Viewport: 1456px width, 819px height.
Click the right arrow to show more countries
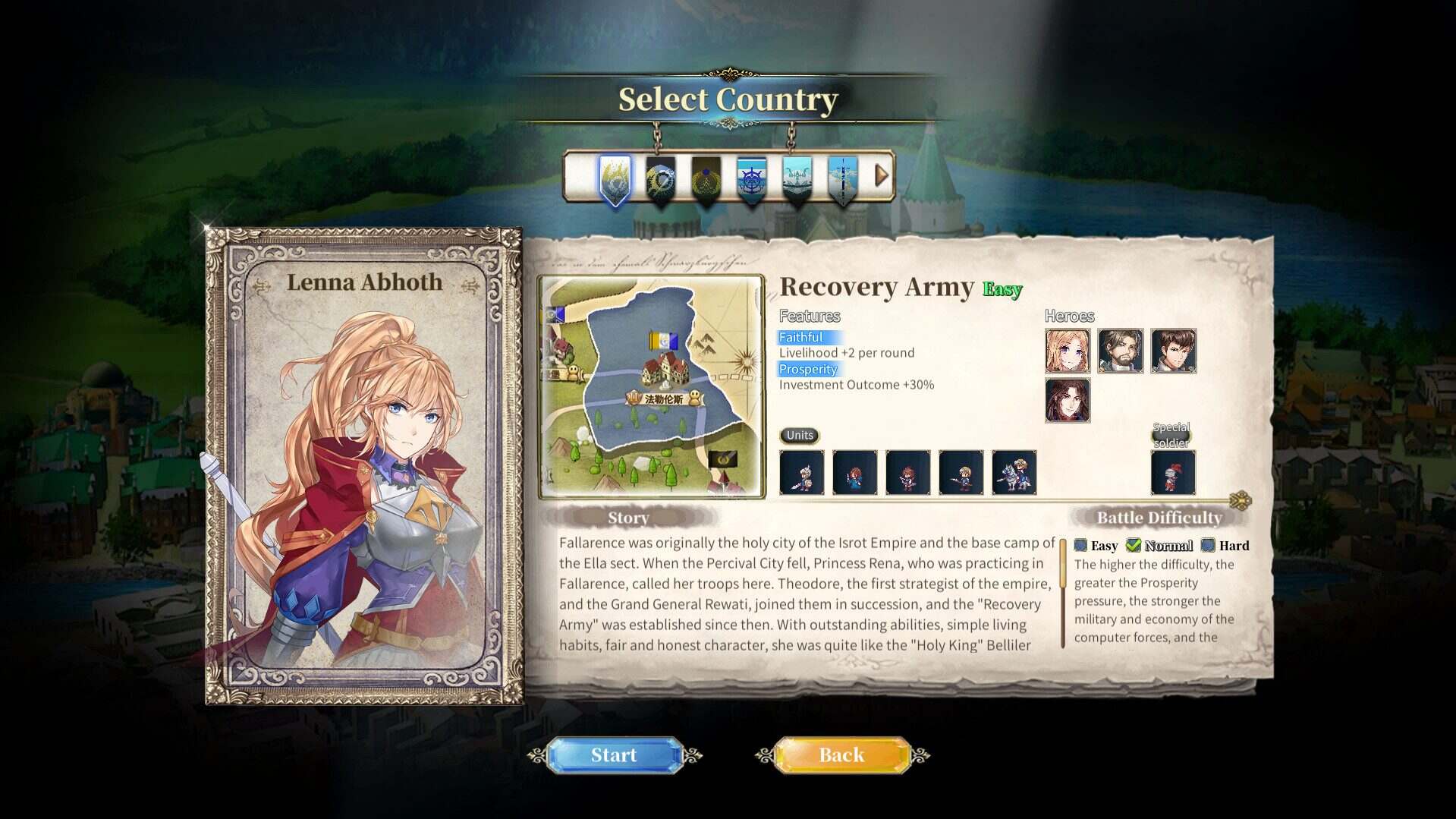click(x=880, y=176)
